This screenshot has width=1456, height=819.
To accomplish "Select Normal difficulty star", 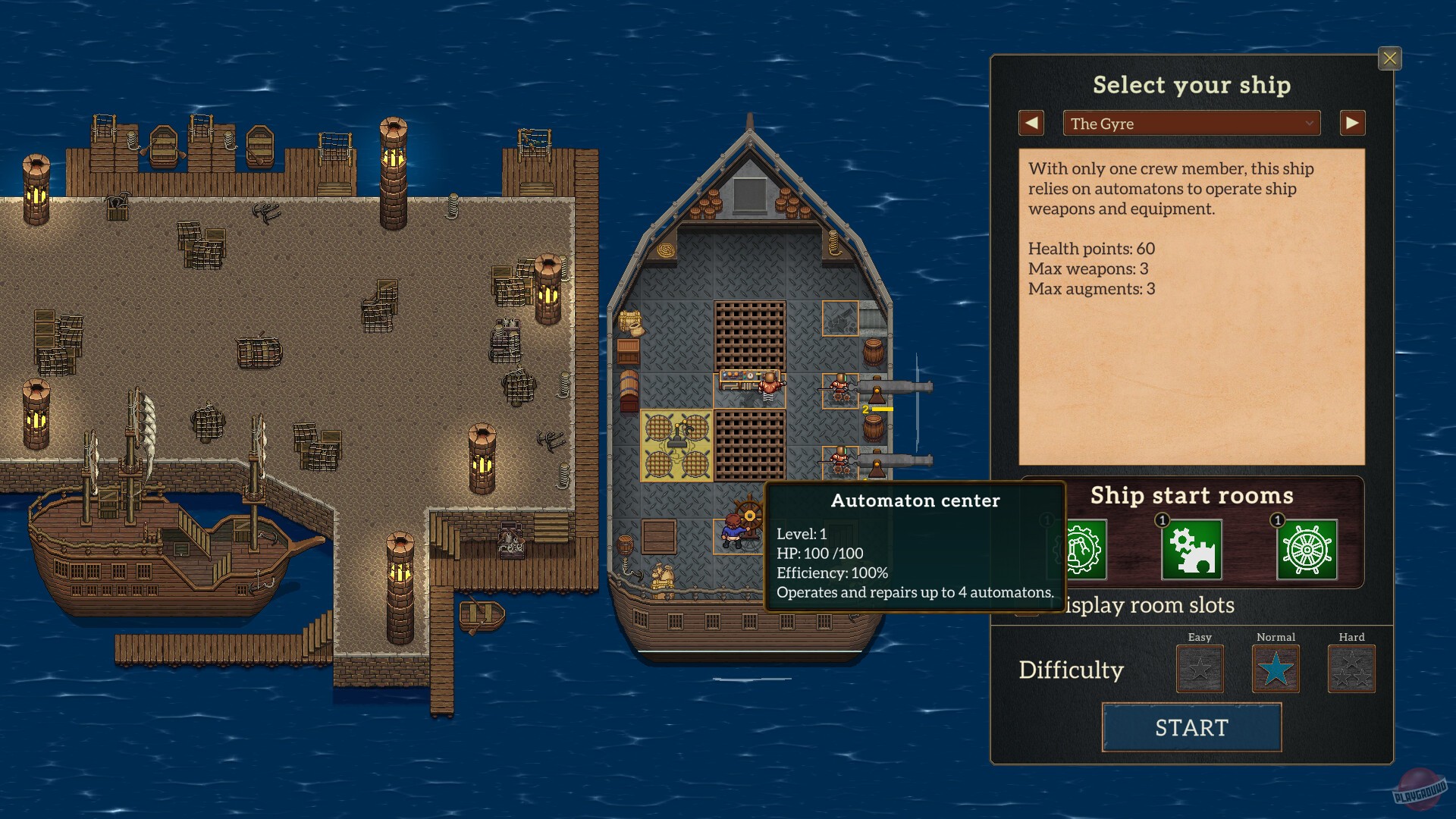I will [1276, 670].
